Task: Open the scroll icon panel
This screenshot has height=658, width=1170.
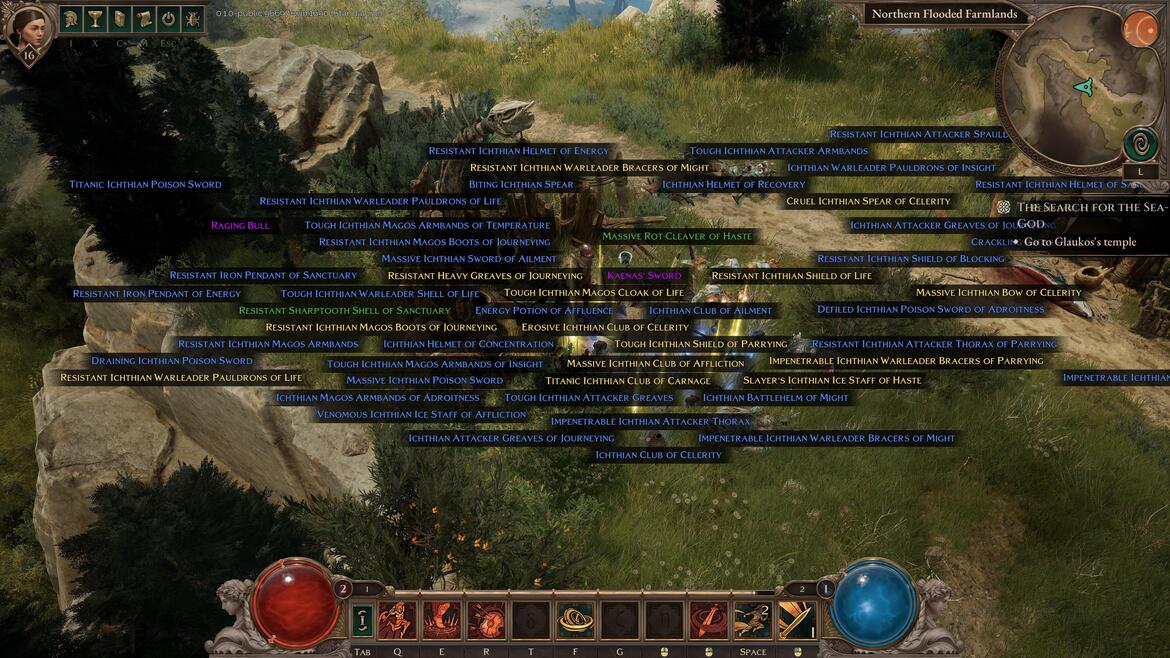Action: tap(144, 20)
